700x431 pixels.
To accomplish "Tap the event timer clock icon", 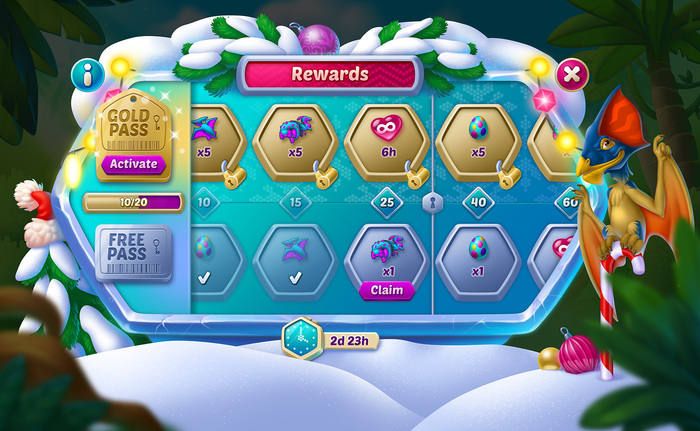I will tap(299, 338).
